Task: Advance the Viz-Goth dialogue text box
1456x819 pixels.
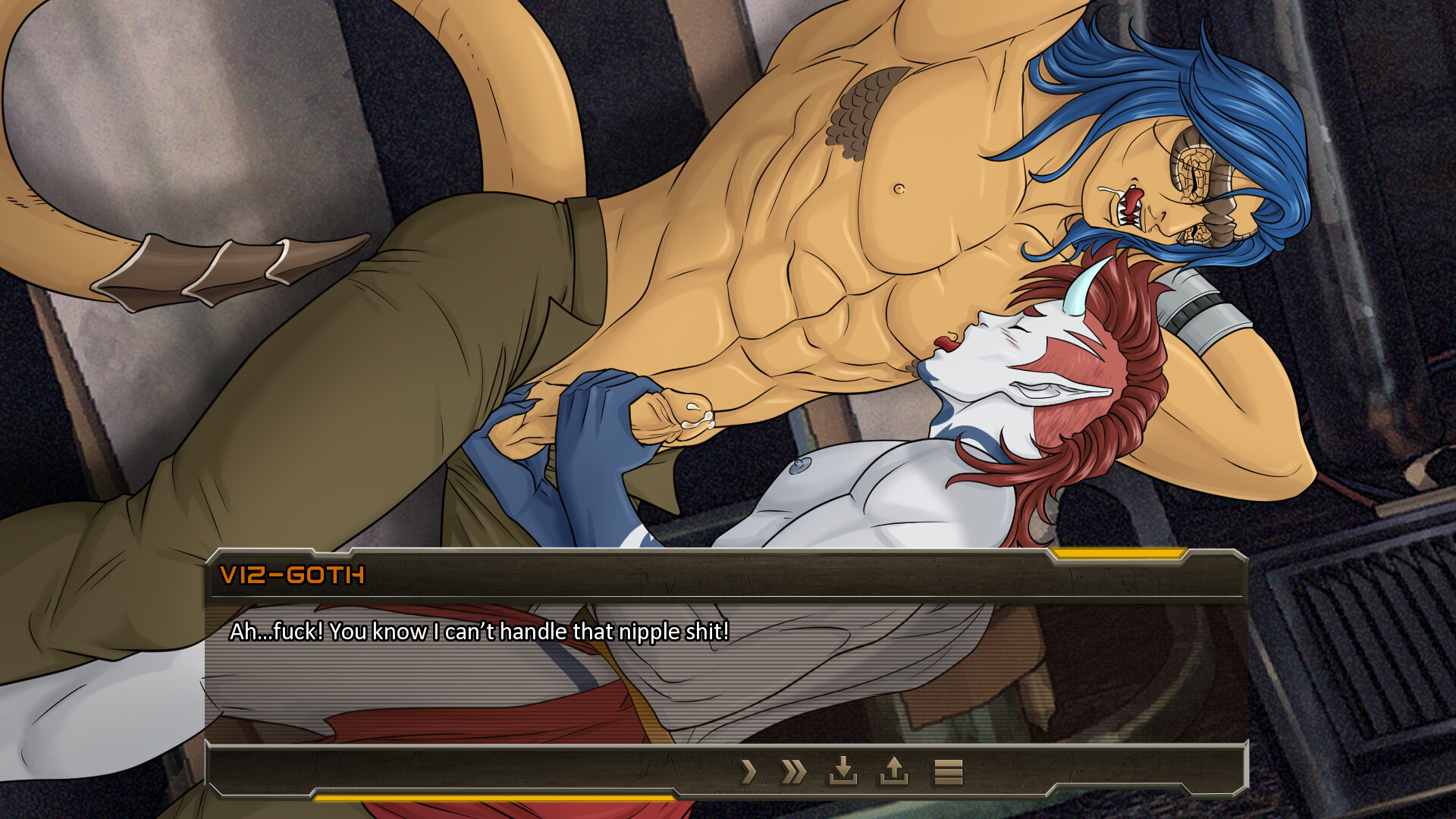Action: coord(726,667)
